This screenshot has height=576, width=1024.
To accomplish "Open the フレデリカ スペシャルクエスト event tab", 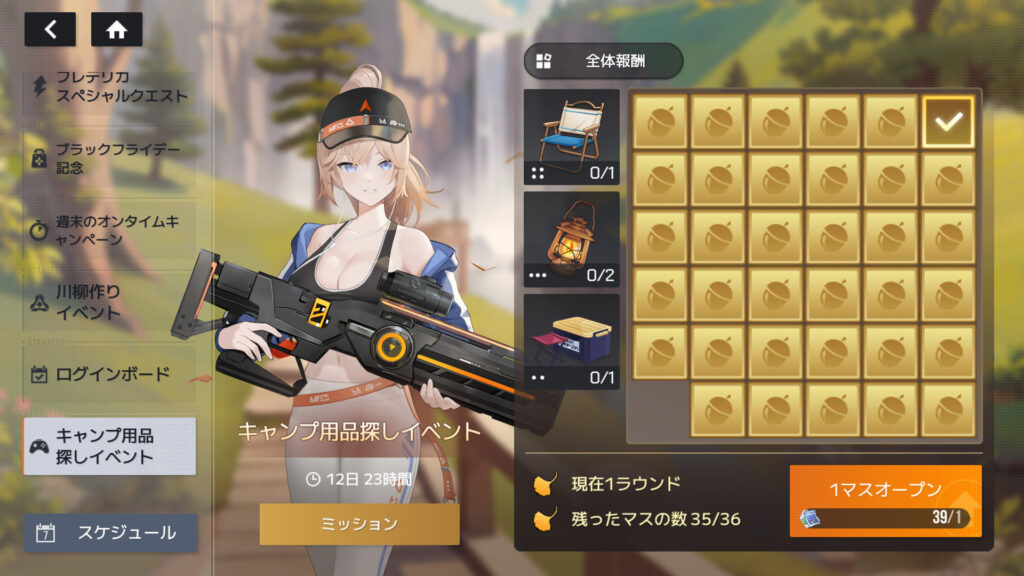I will point(110,87).
